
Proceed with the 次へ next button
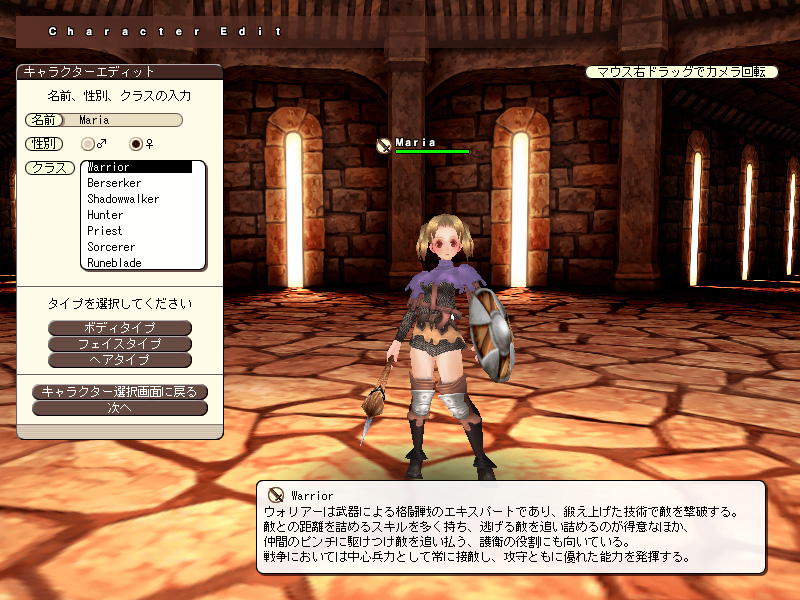click(120, 408)
